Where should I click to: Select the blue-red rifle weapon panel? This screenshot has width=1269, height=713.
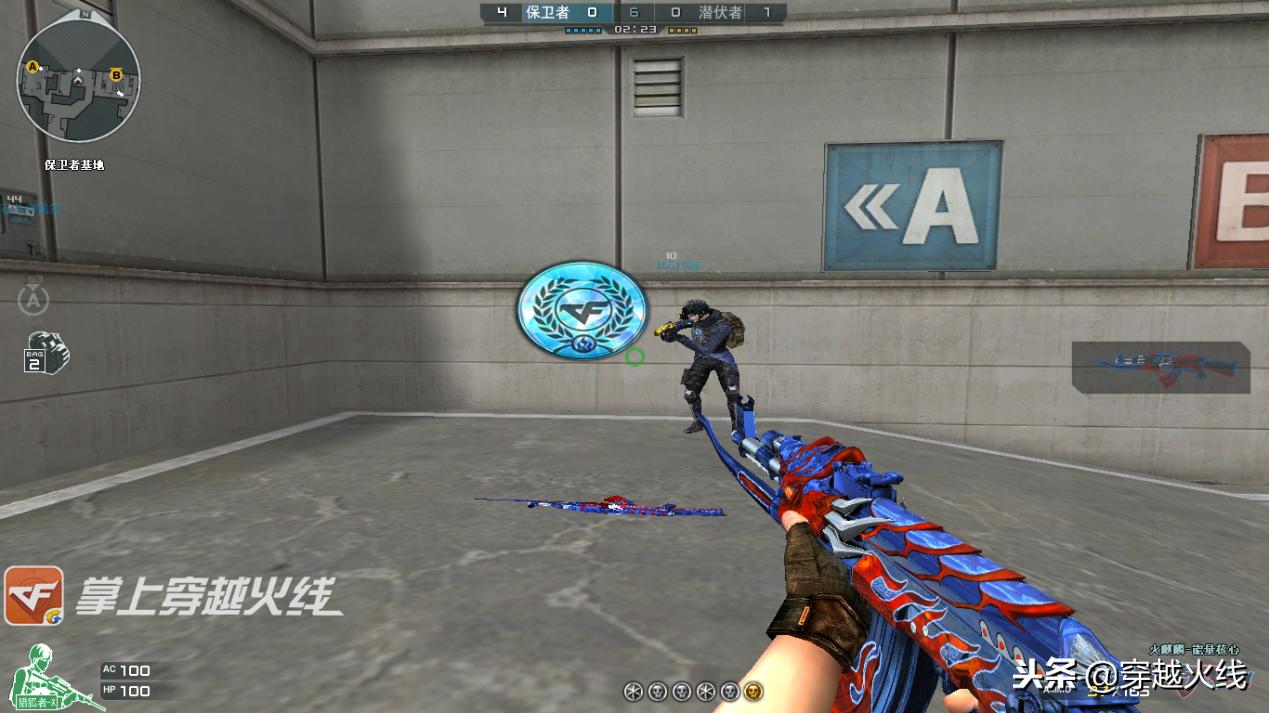coord(1161,367)
